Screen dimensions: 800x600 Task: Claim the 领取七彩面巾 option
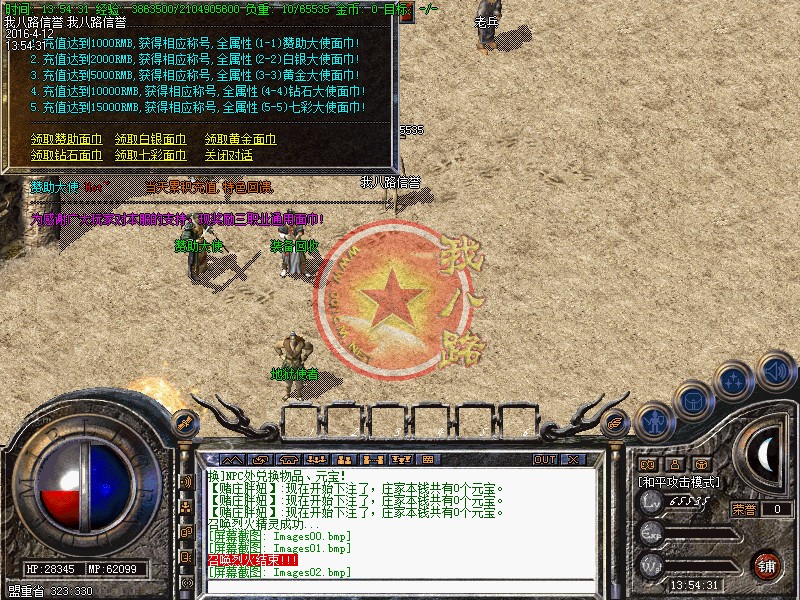tap(150, 156)
